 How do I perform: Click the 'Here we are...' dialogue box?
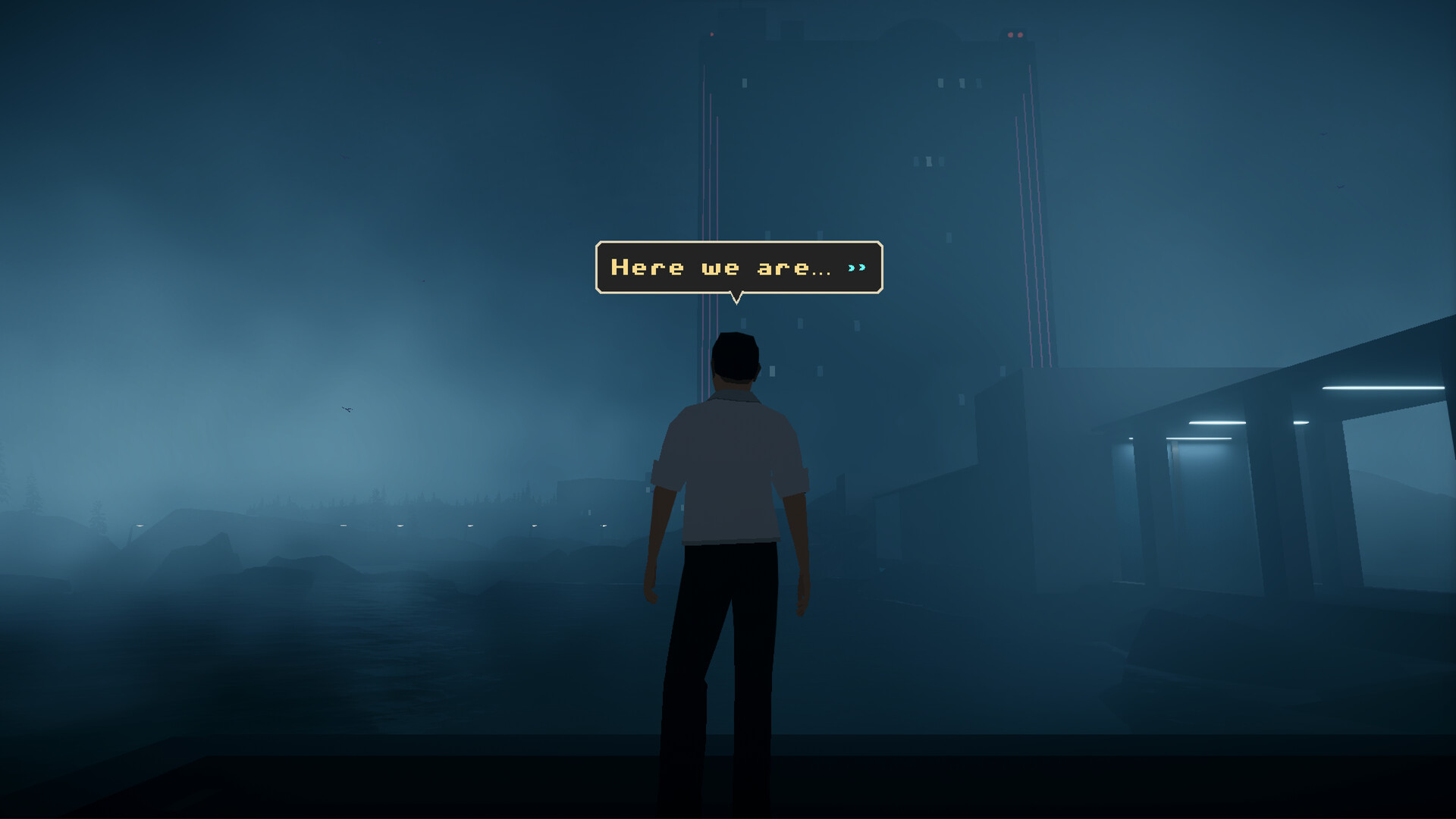[x=736, y=267]
